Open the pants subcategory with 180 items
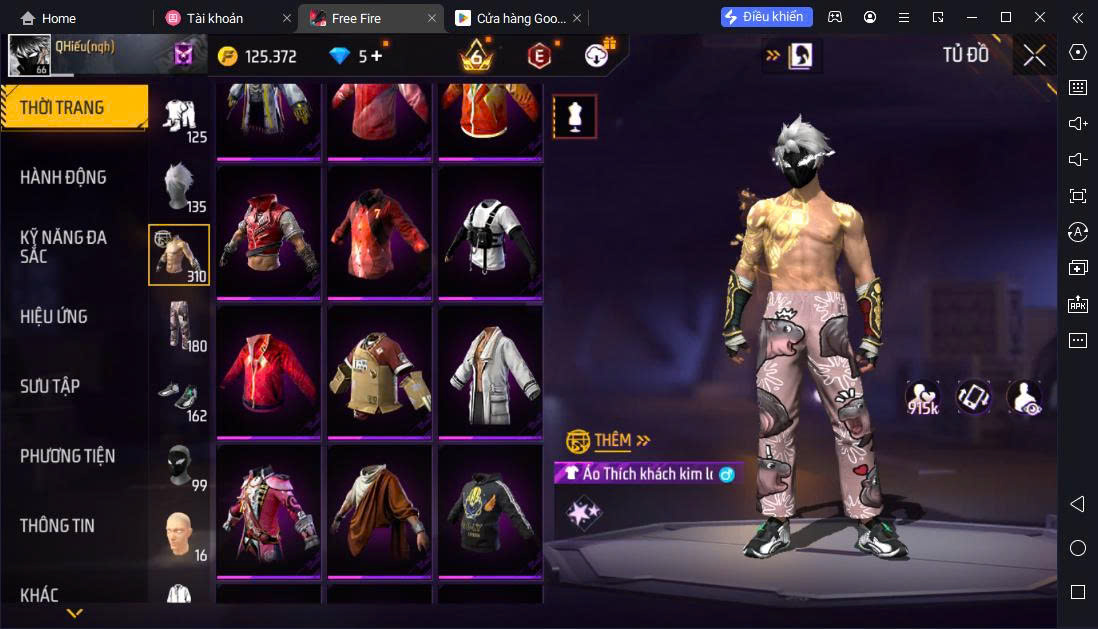1098x629 pixels. (x=180, y=326)
